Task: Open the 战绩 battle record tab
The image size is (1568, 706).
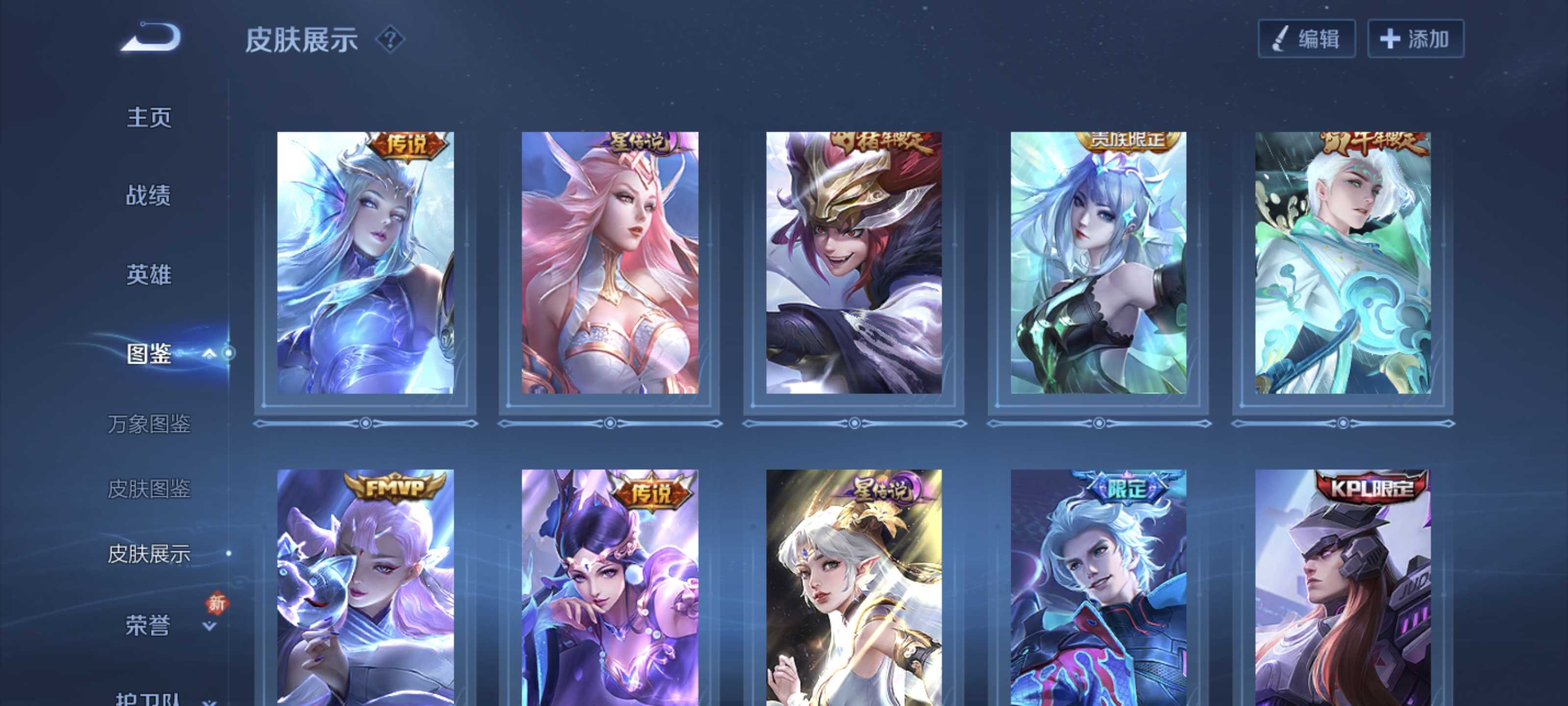Action: coord(148,196)
